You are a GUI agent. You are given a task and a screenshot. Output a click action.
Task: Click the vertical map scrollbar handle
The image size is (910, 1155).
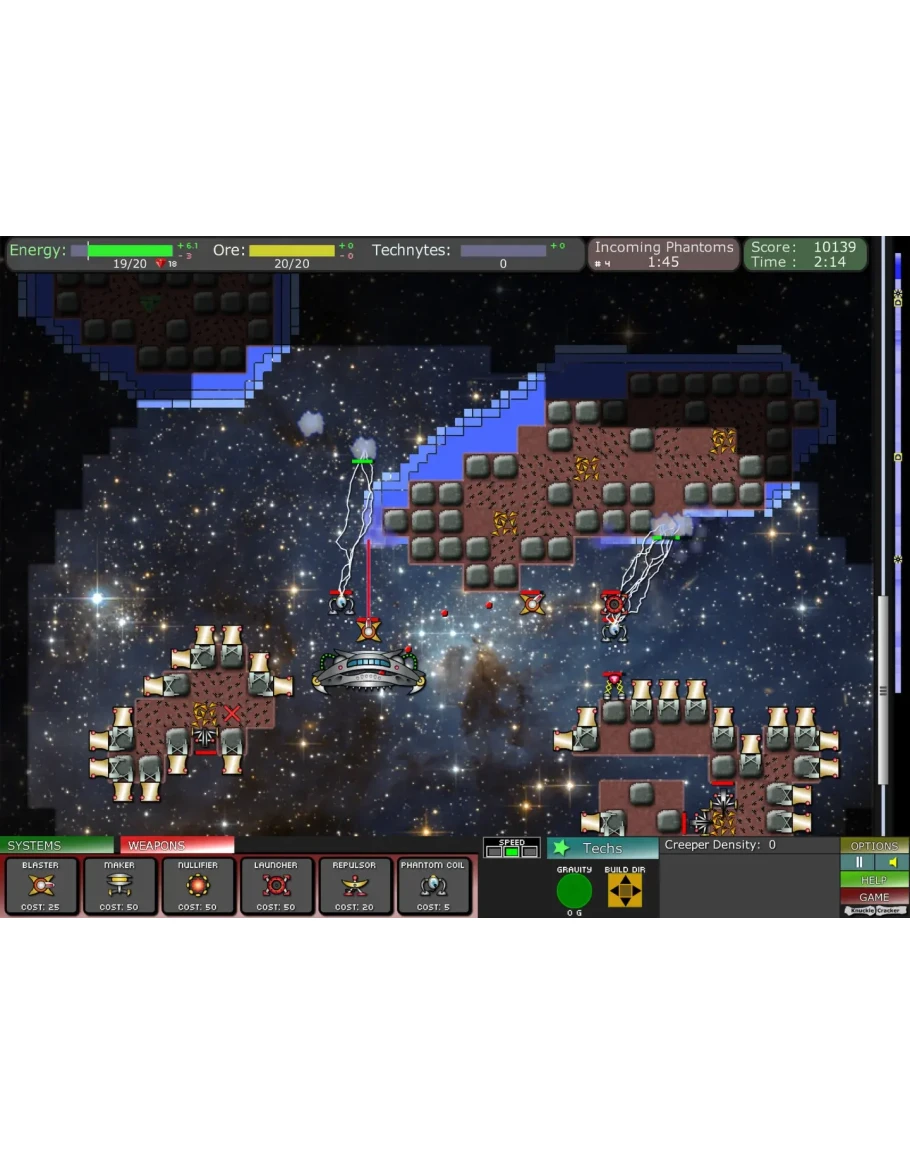883,690
